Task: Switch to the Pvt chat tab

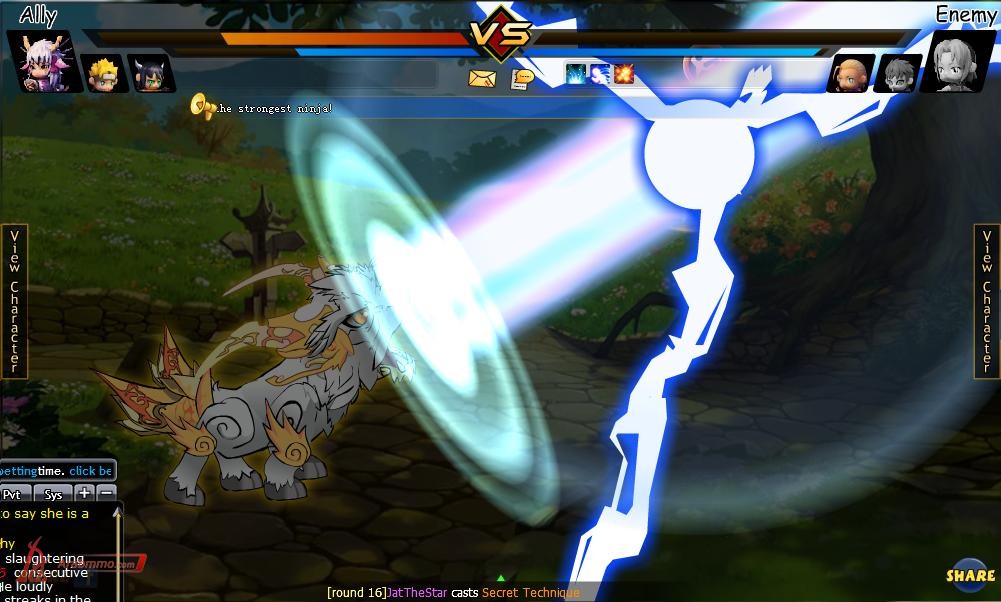Action: (x=13, y=494)
